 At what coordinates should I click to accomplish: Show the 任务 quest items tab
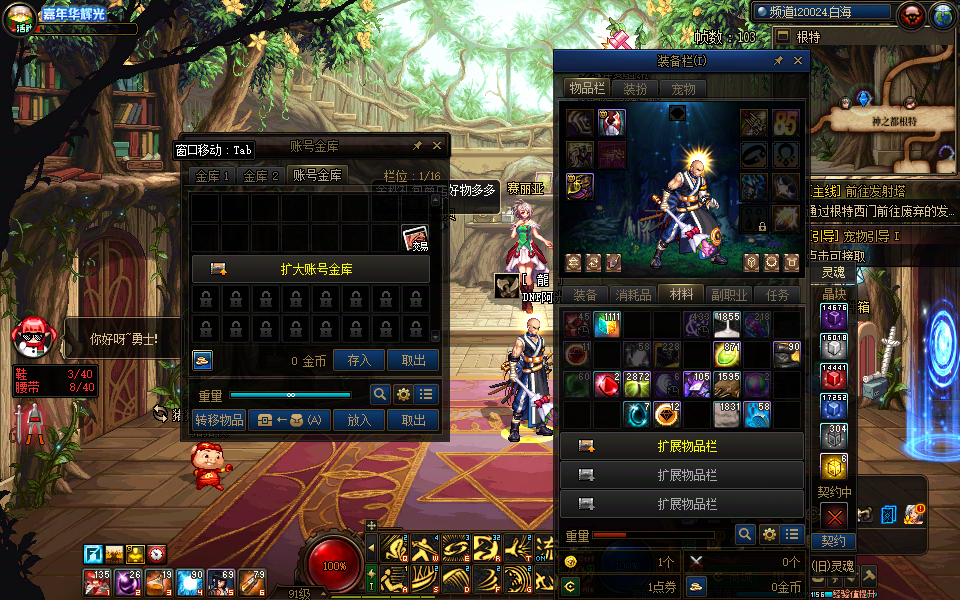[778, 295]
